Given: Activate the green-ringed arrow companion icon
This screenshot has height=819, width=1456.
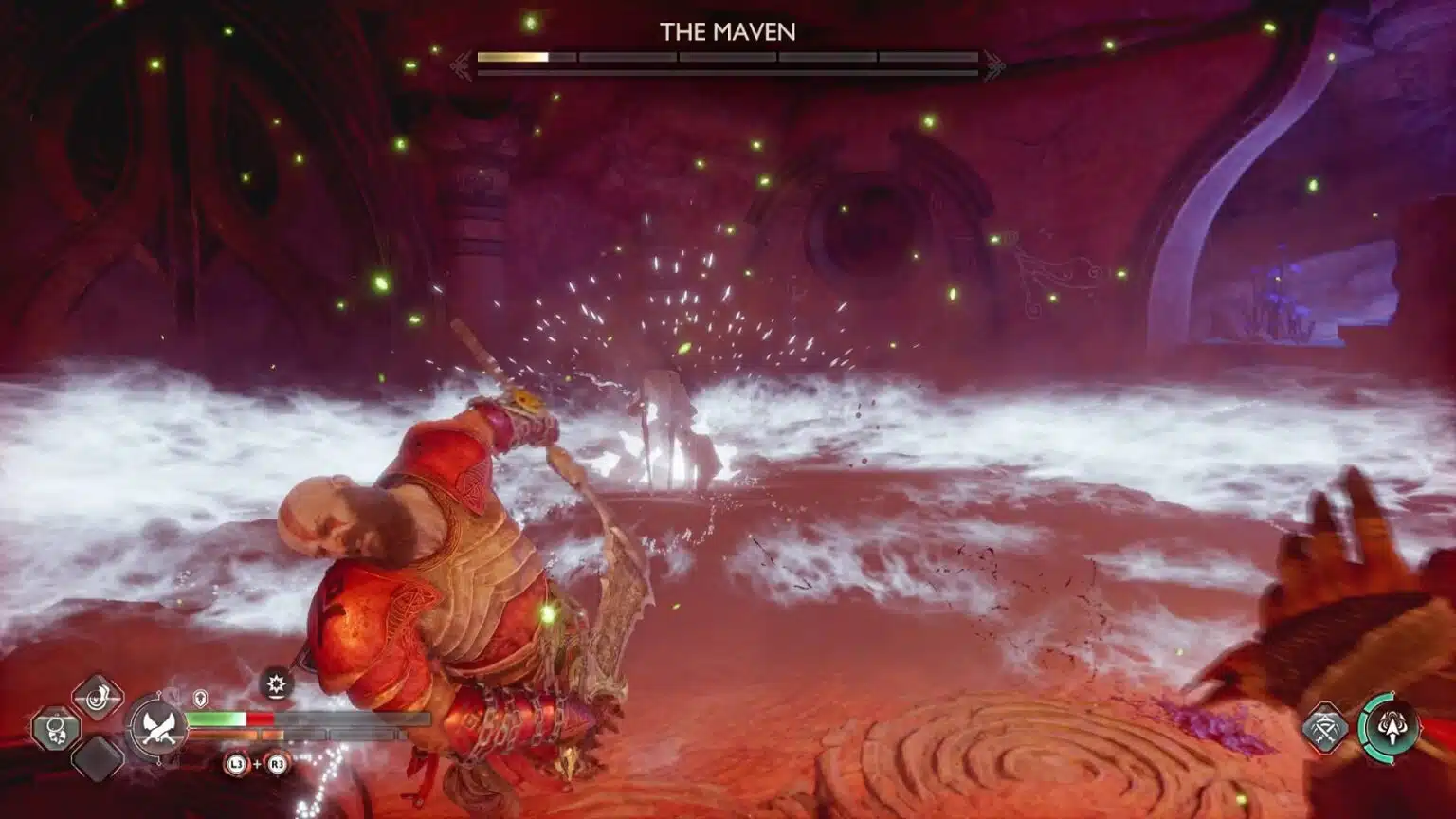Looking at the screenshot, I should click(x=1390, y=728).
